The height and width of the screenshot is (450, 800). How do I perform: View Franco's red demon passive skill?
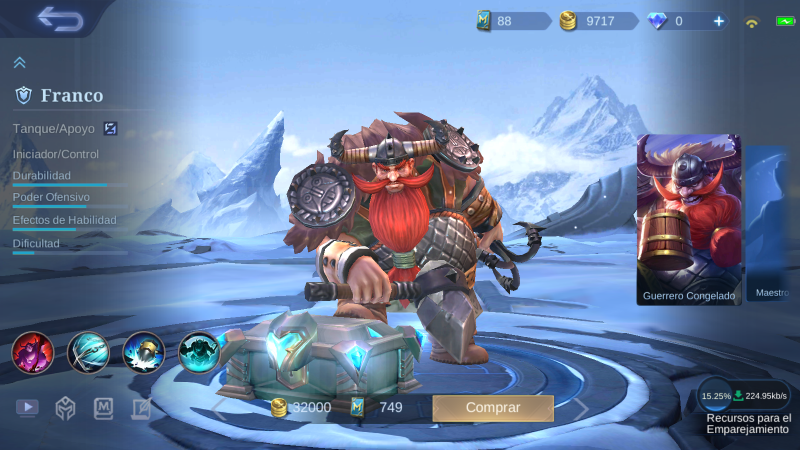[x=32, y=352]
